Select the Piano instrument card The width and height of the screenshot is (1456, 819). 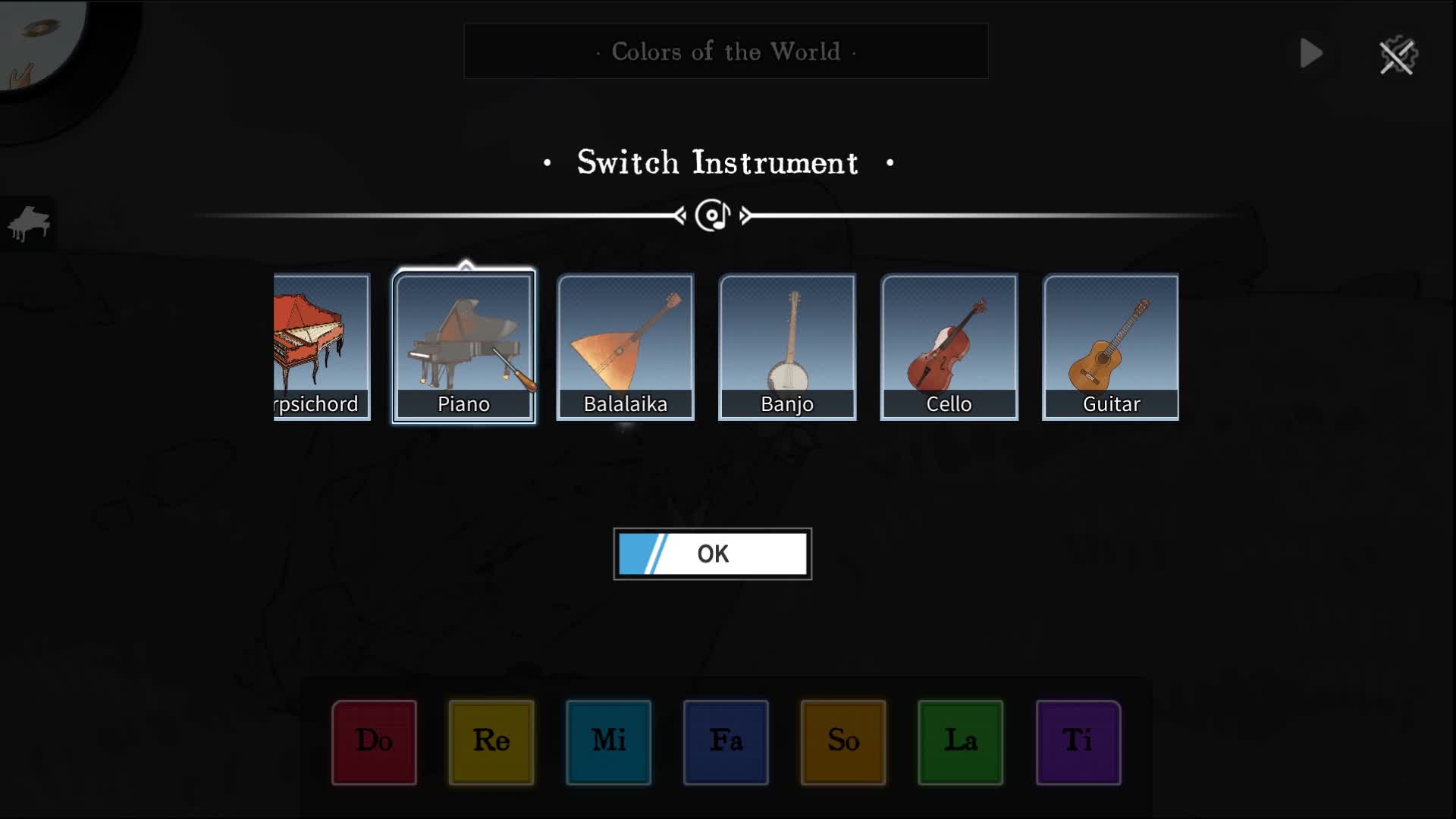pos(463,347)
